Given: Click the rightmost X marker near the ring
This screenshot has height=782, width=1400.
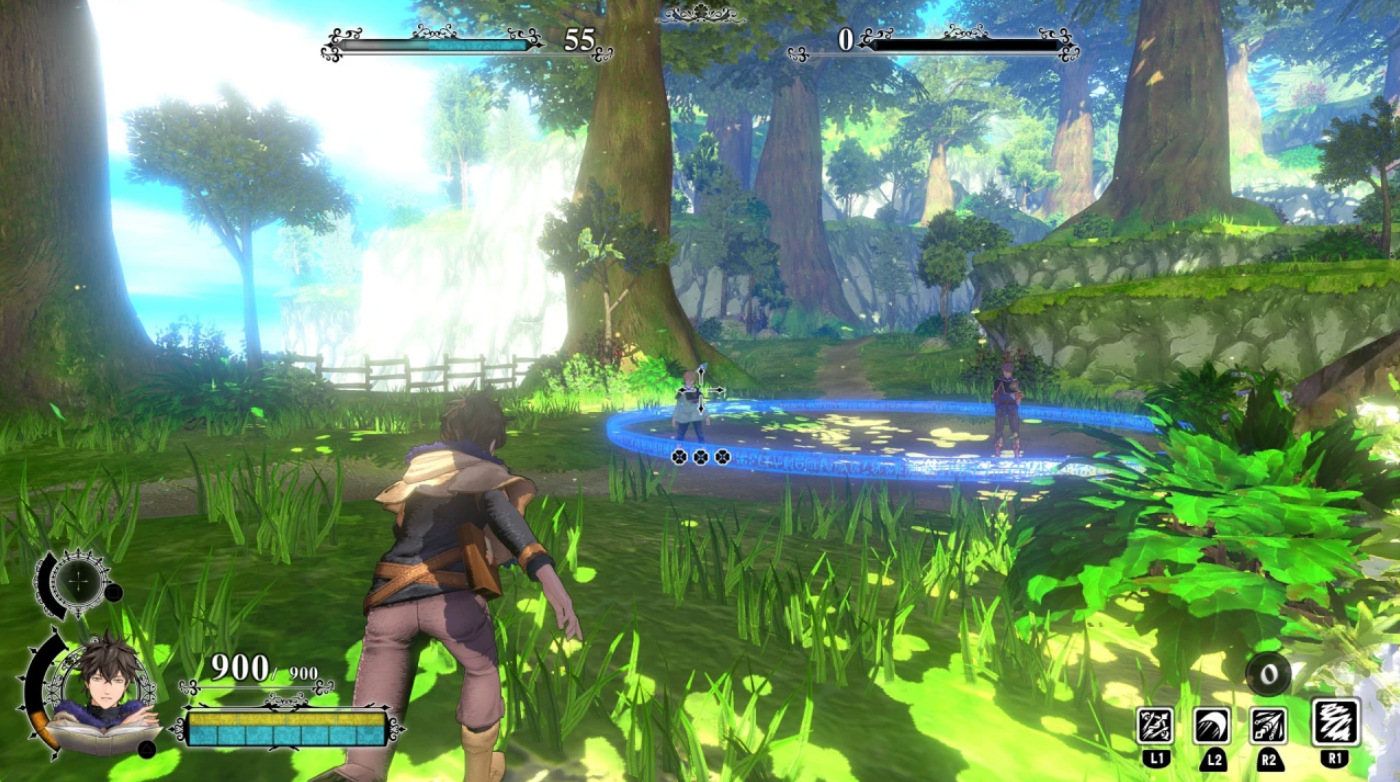Looking at the screenshot, I should point(722,455).
